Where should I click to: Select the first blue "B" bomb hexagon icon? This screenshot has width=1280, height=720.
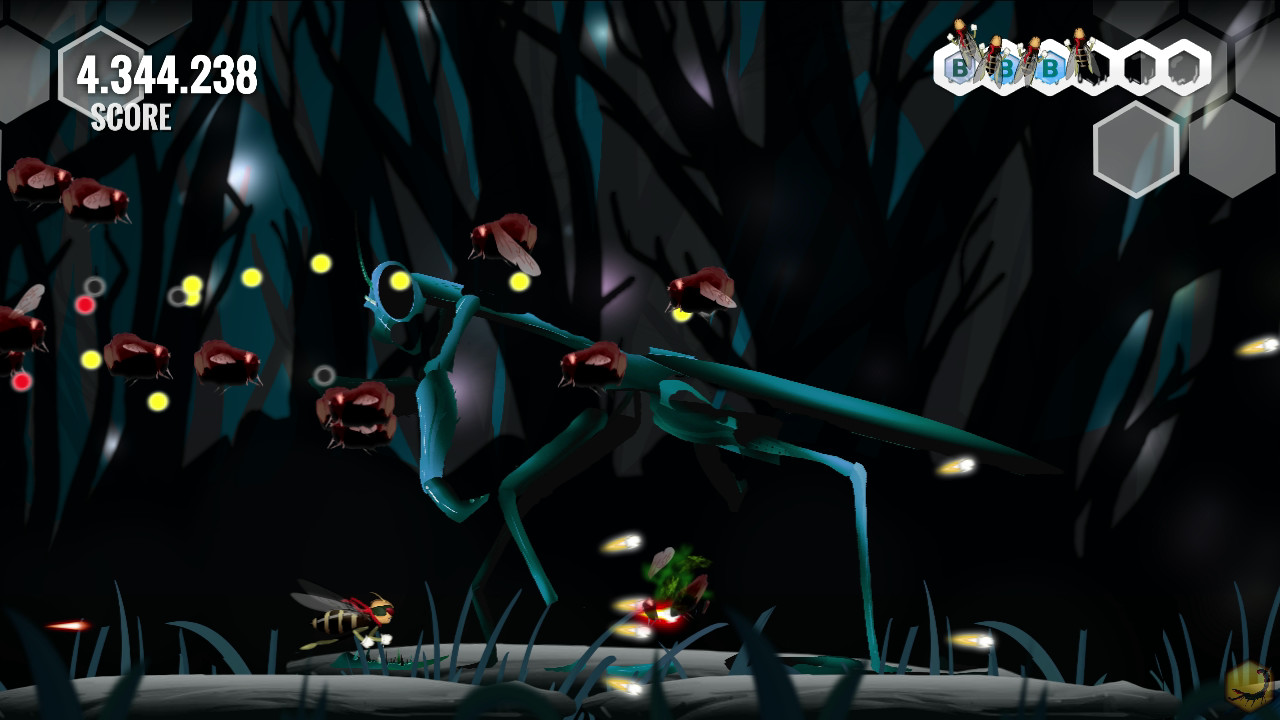[x=959, y=68]
